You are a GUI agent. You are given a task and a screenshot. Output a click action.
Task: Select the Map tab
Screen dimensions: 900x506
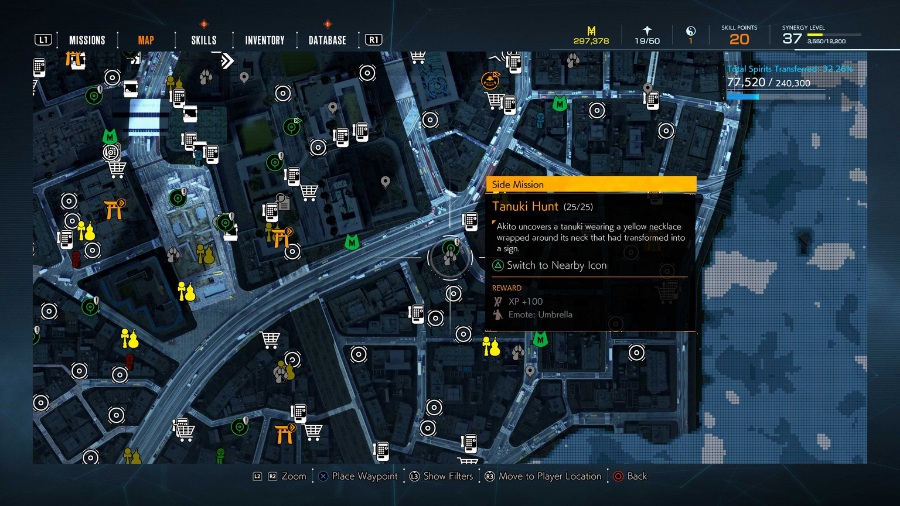click(x=145, y=41)
